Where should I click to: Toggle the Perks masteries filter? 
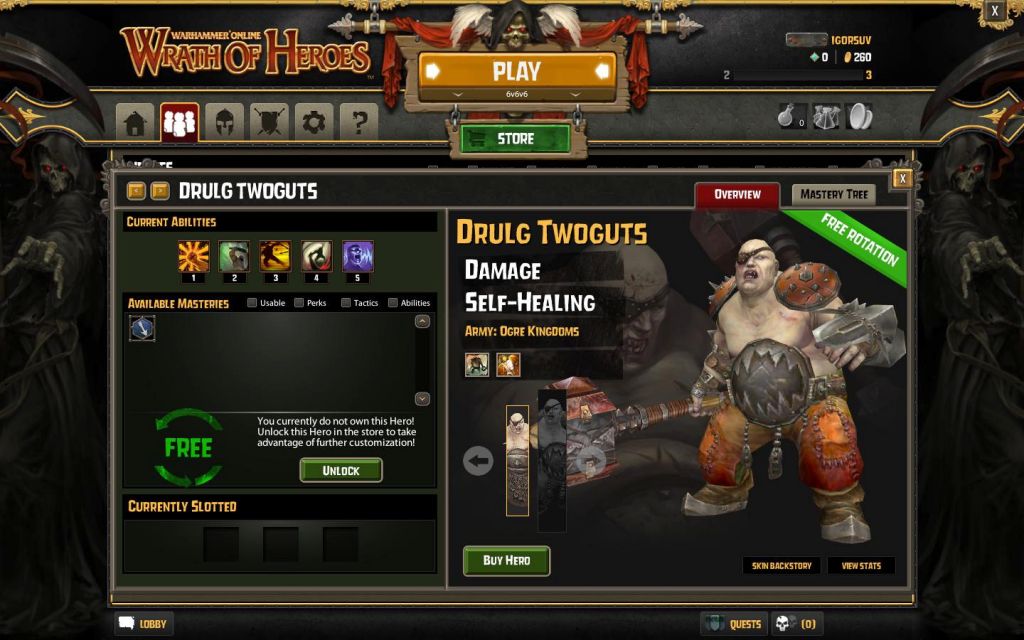pyautogui.click(x=300, y=303)
